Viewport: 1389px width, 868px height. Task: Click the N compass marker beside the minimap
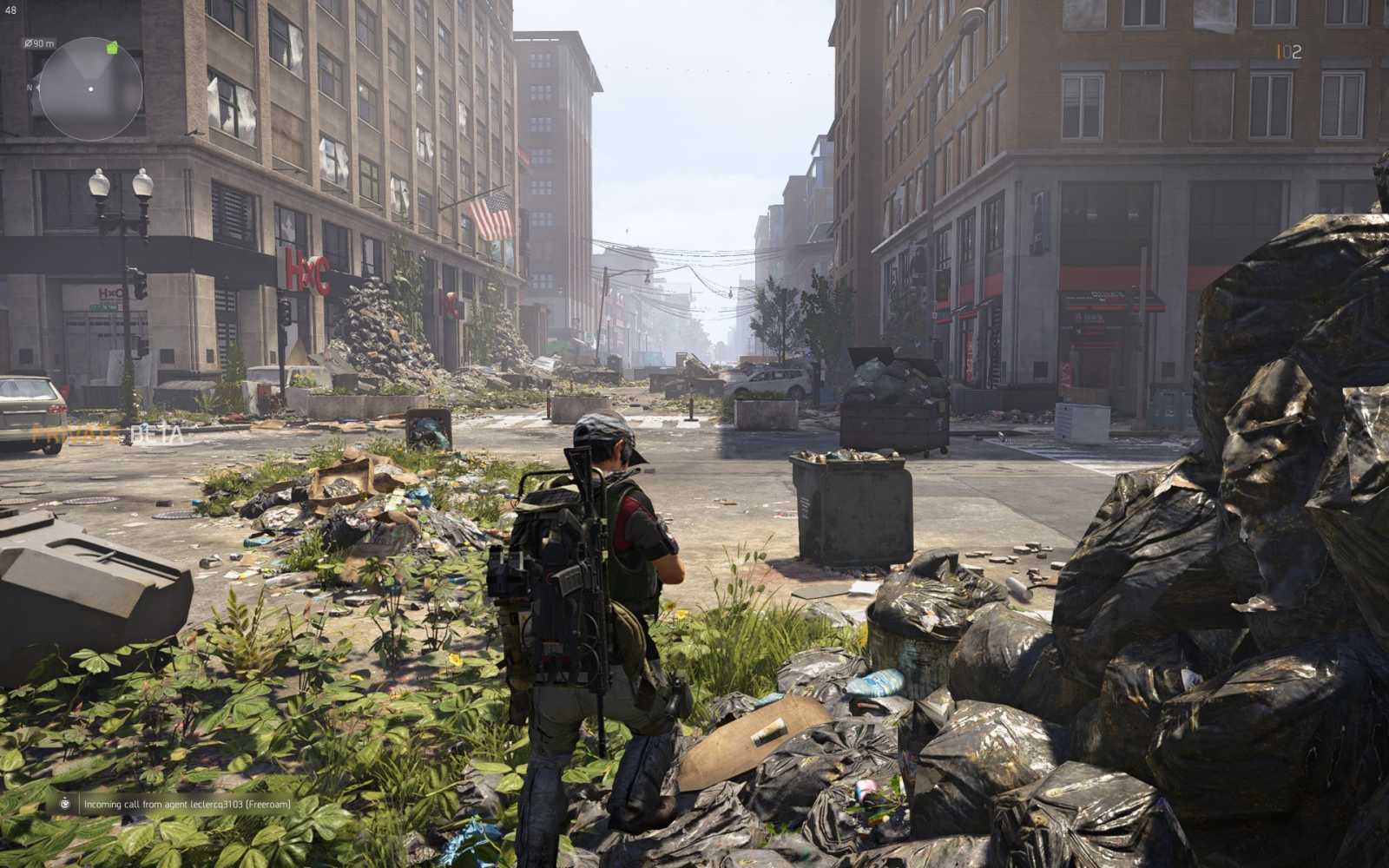[x=30, y=88]
